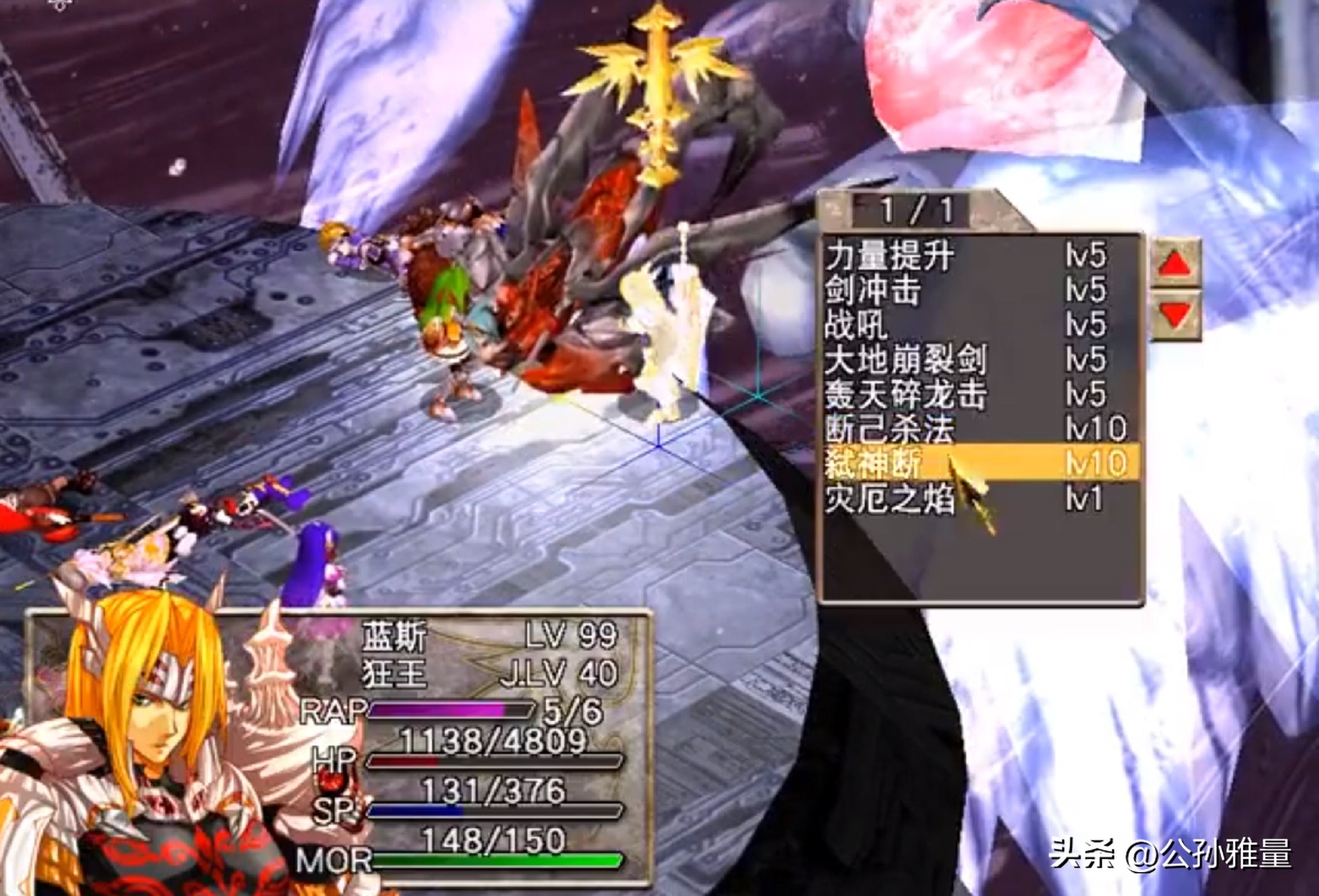Choose the 剑冲击 skill entry
This screenshot has width=1319, height=896.
pyautogui.click(x=873, y=290)
